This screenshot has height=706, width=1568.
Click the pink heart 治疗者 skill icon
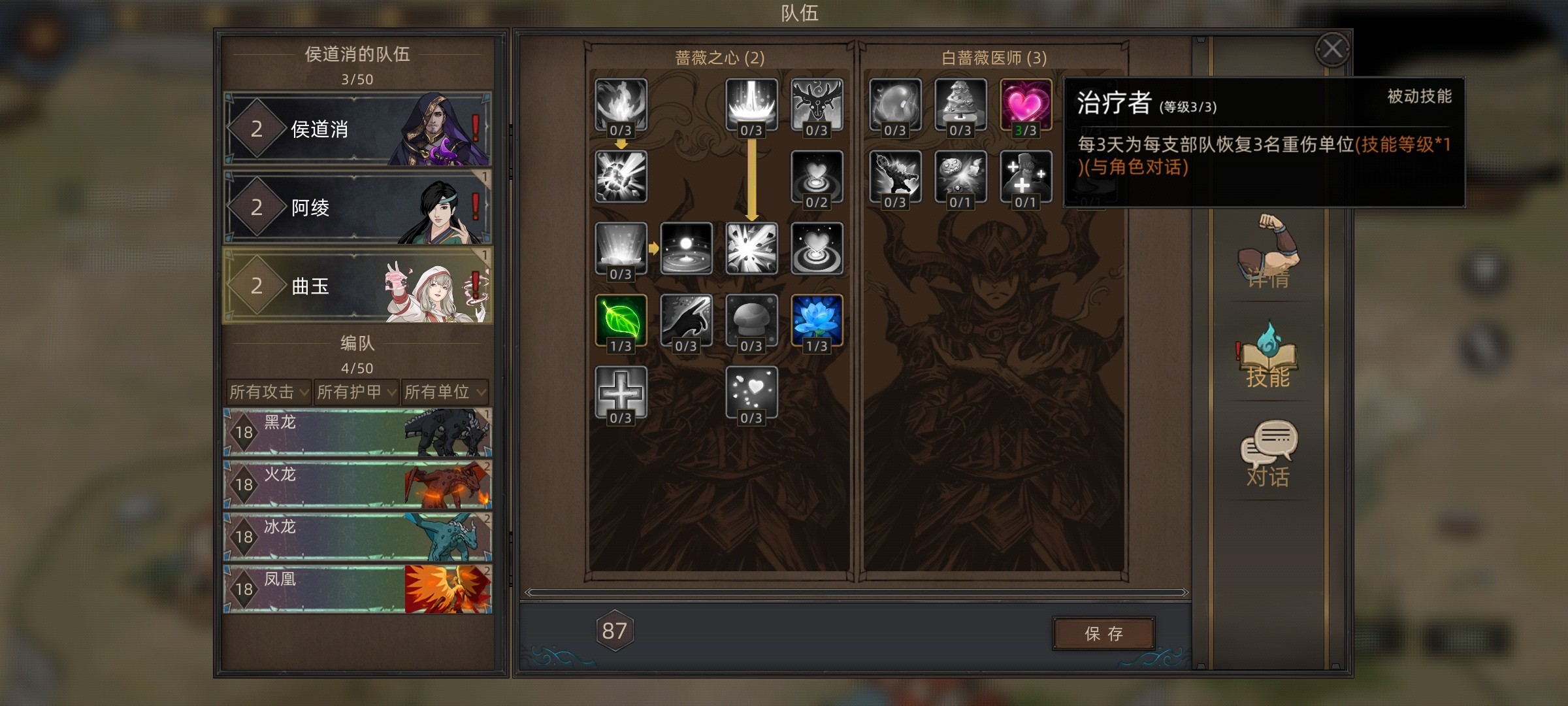(1026, 104)
